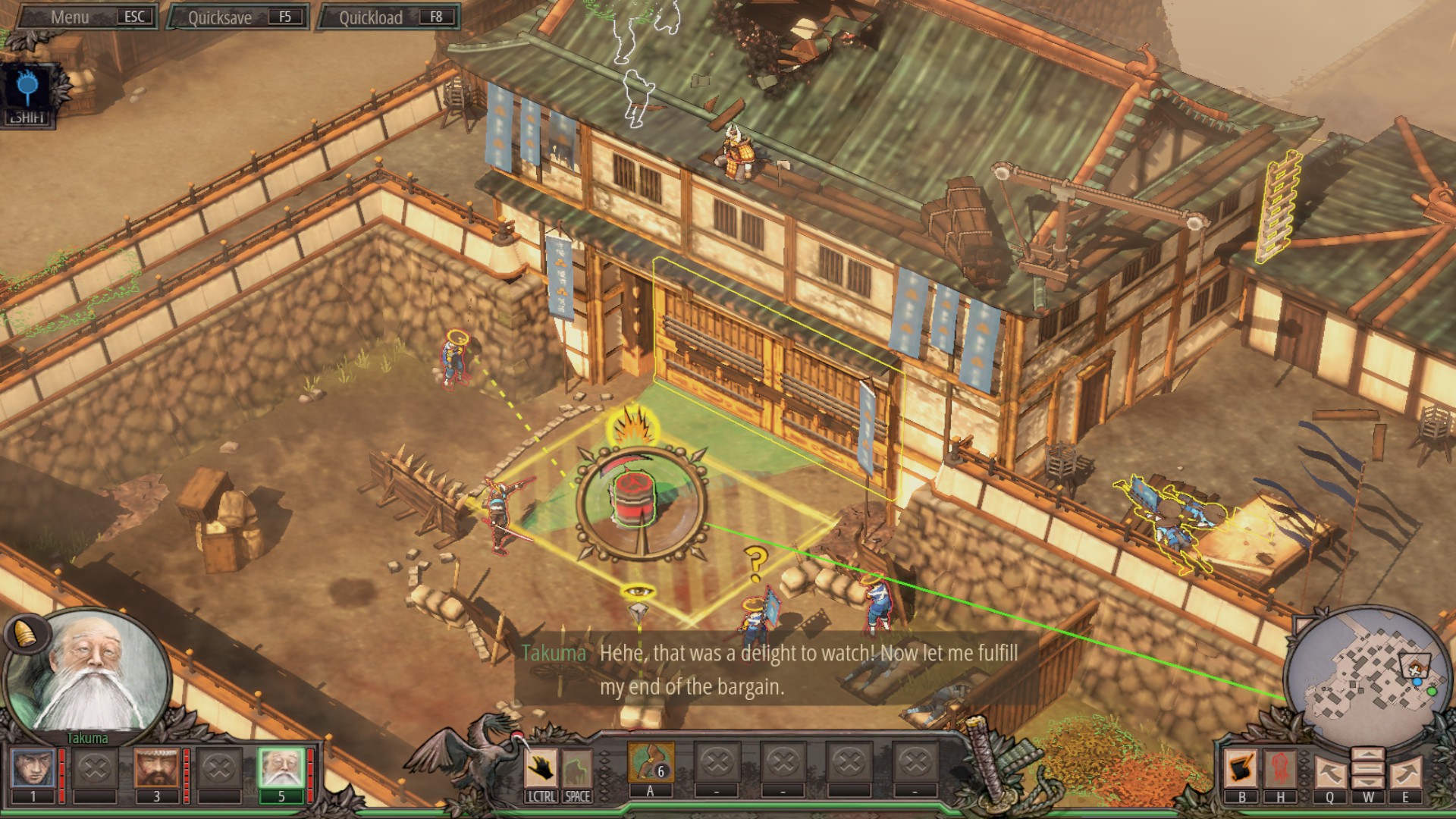Viewport: 1456px width, 819px height.
Task: Toggle the blue Shadow Mode icon
Action: click(x=27, y=89)
